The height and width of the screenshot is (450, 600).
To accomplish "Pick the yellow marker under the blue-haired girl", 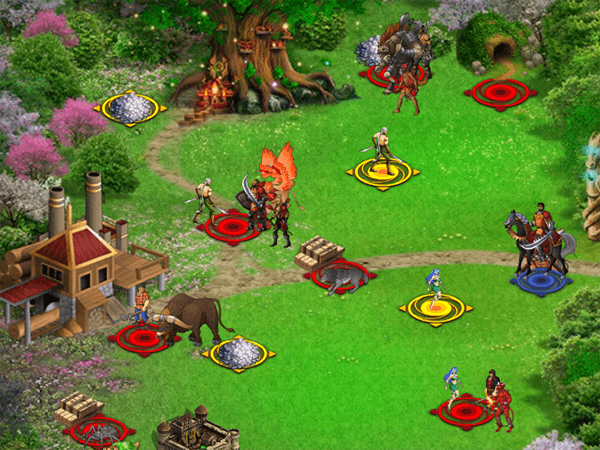I will click(435, 308).
